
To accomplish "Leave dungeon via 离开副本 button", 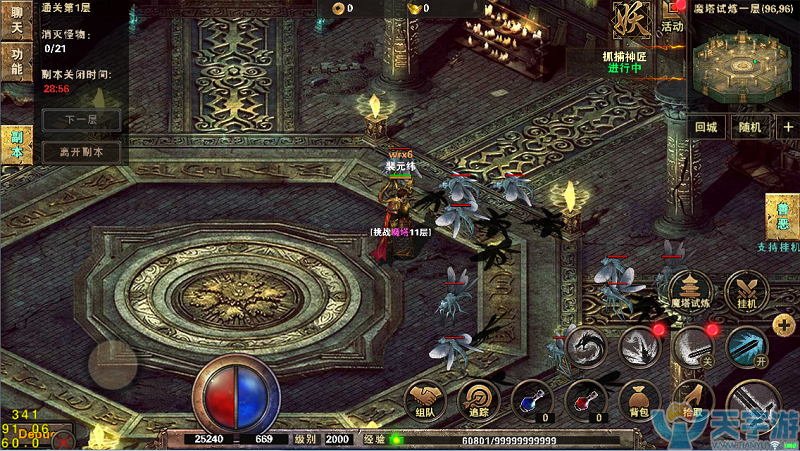I will tap(81, 153).
